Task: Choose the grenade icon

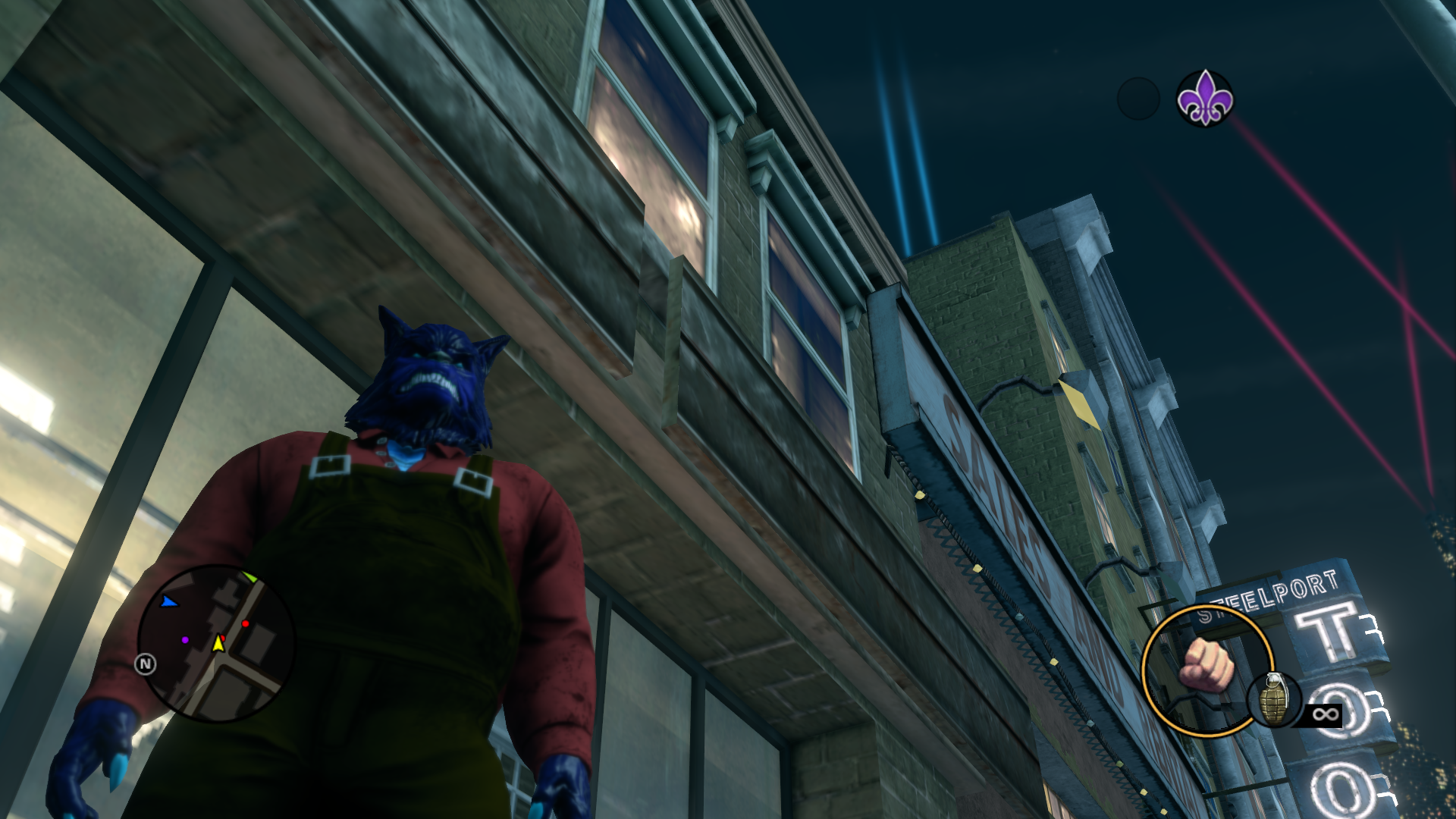Action: (1275, 699)
